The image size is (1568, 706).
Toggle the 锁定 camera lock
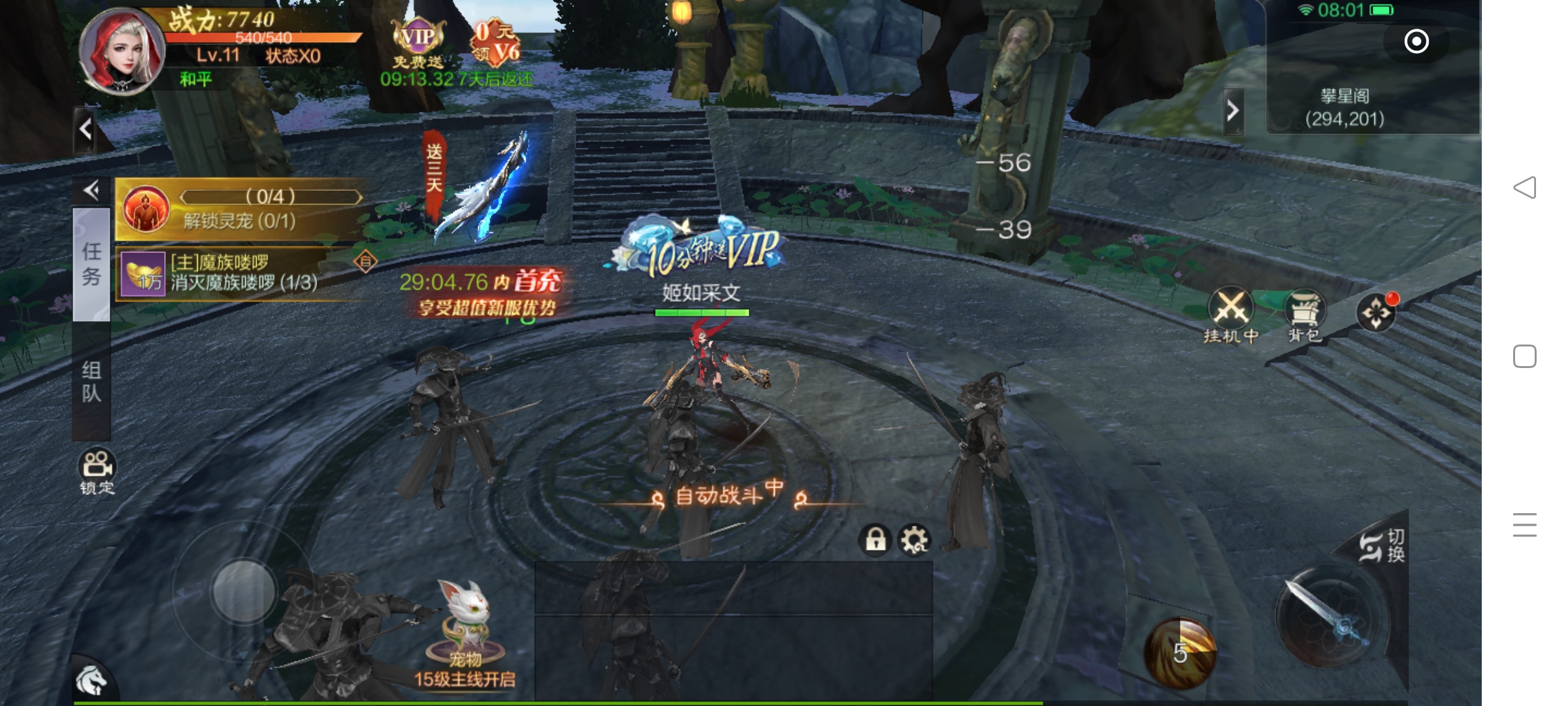click(97, 471)
